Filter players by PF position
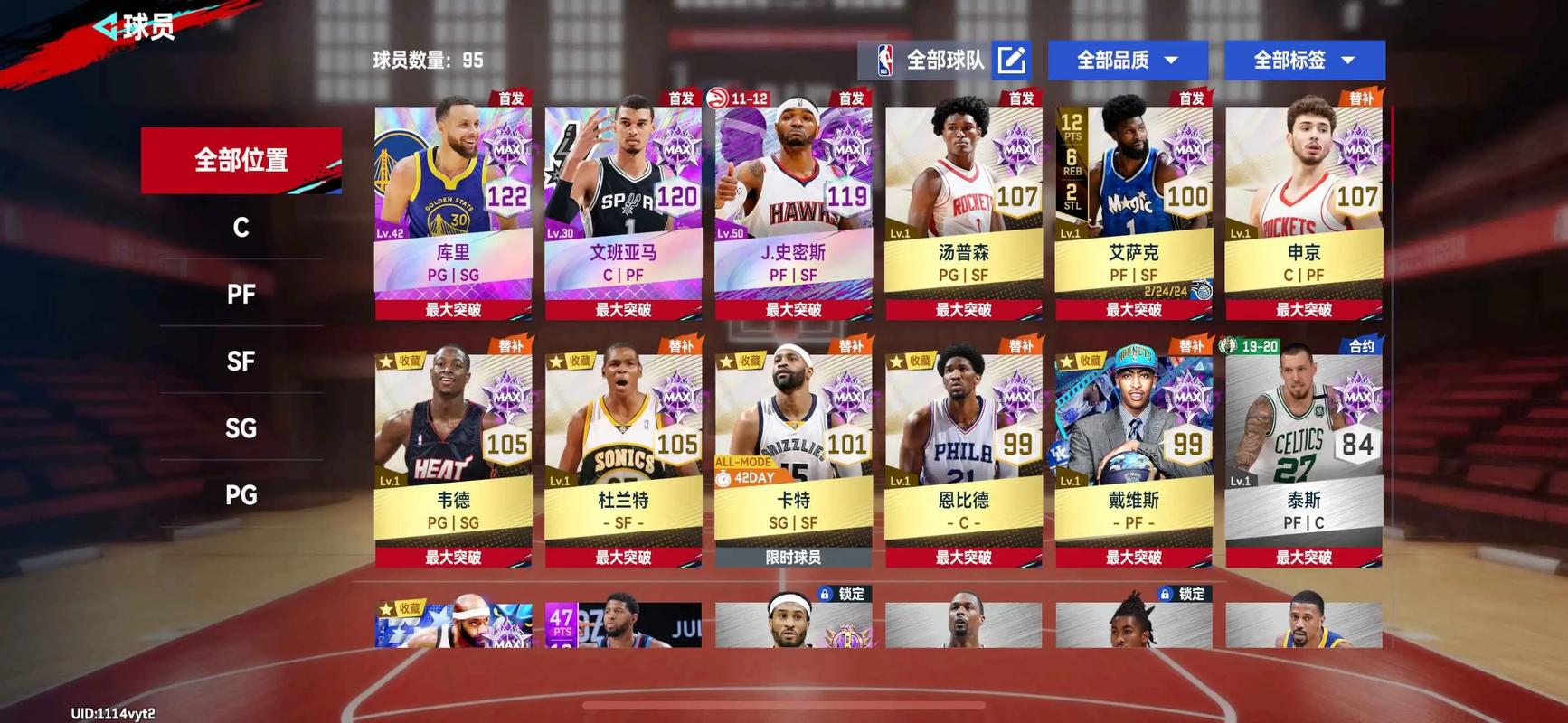This screenshot has width=1568, height=723. [241, 294]
